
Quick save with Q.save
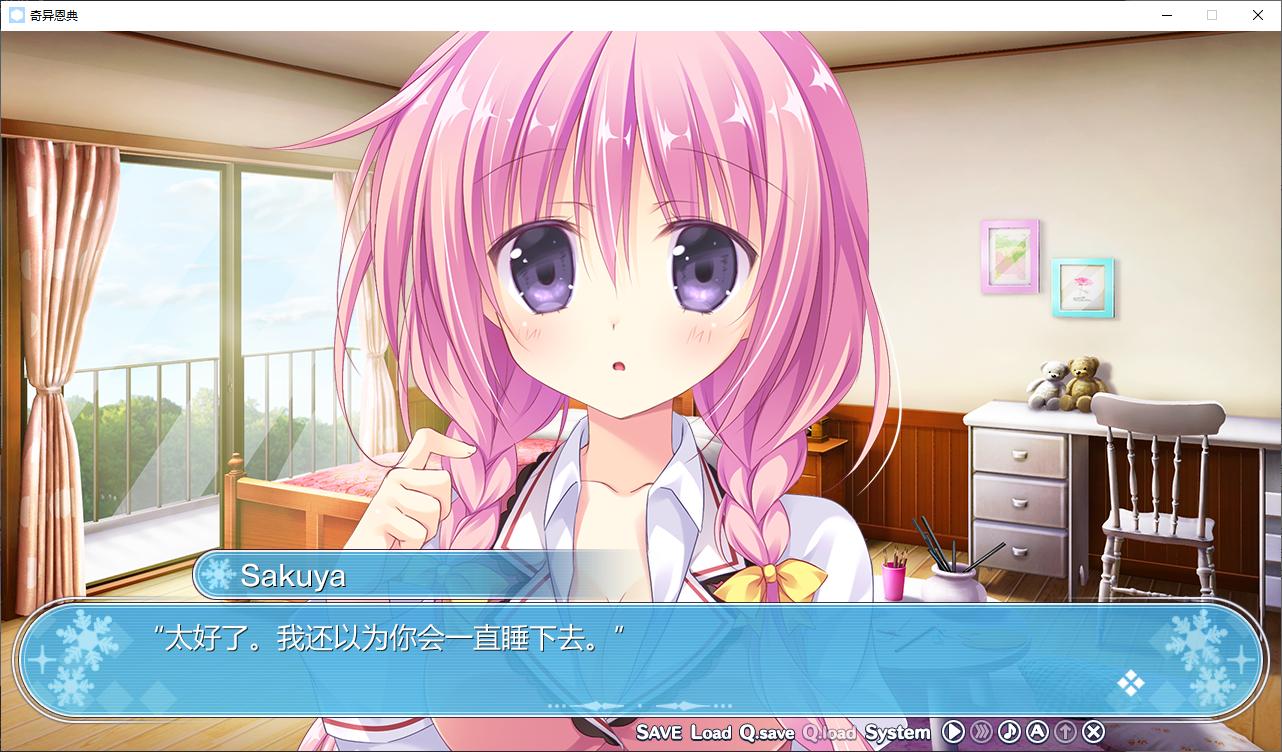point(767,732)
